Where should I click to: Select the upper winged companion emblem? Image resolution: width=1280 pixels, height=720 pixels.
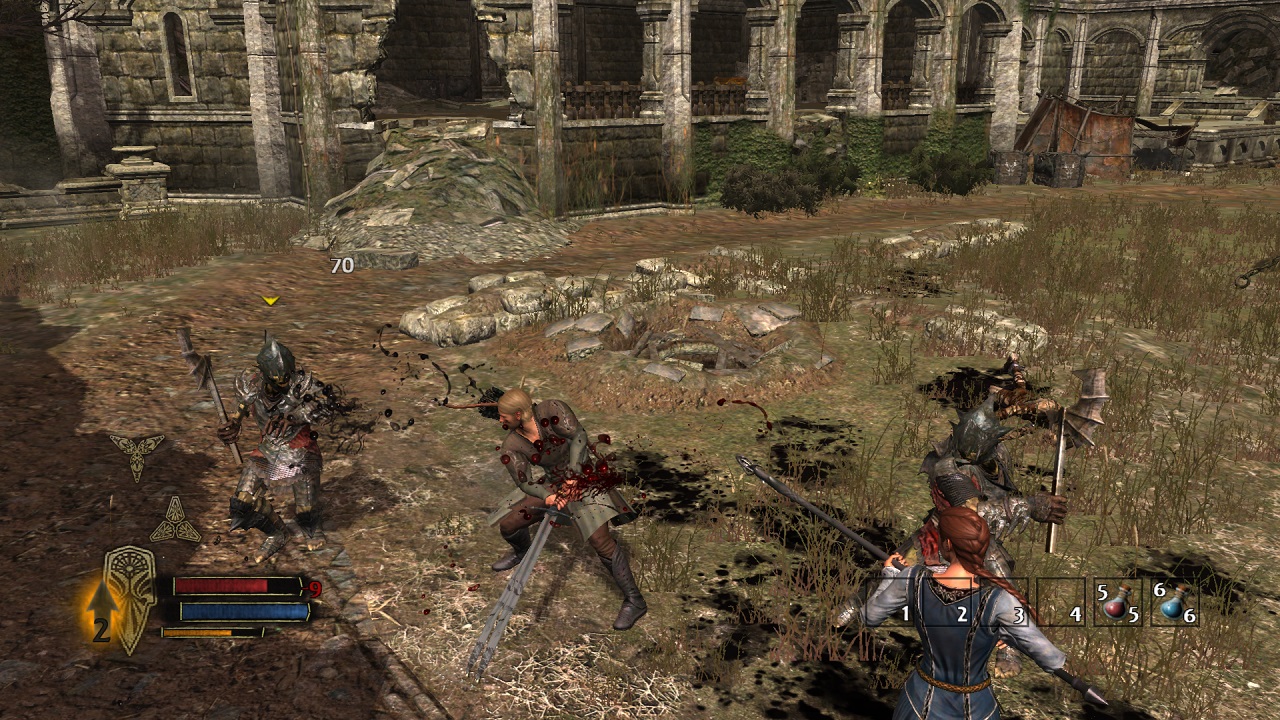137,453
